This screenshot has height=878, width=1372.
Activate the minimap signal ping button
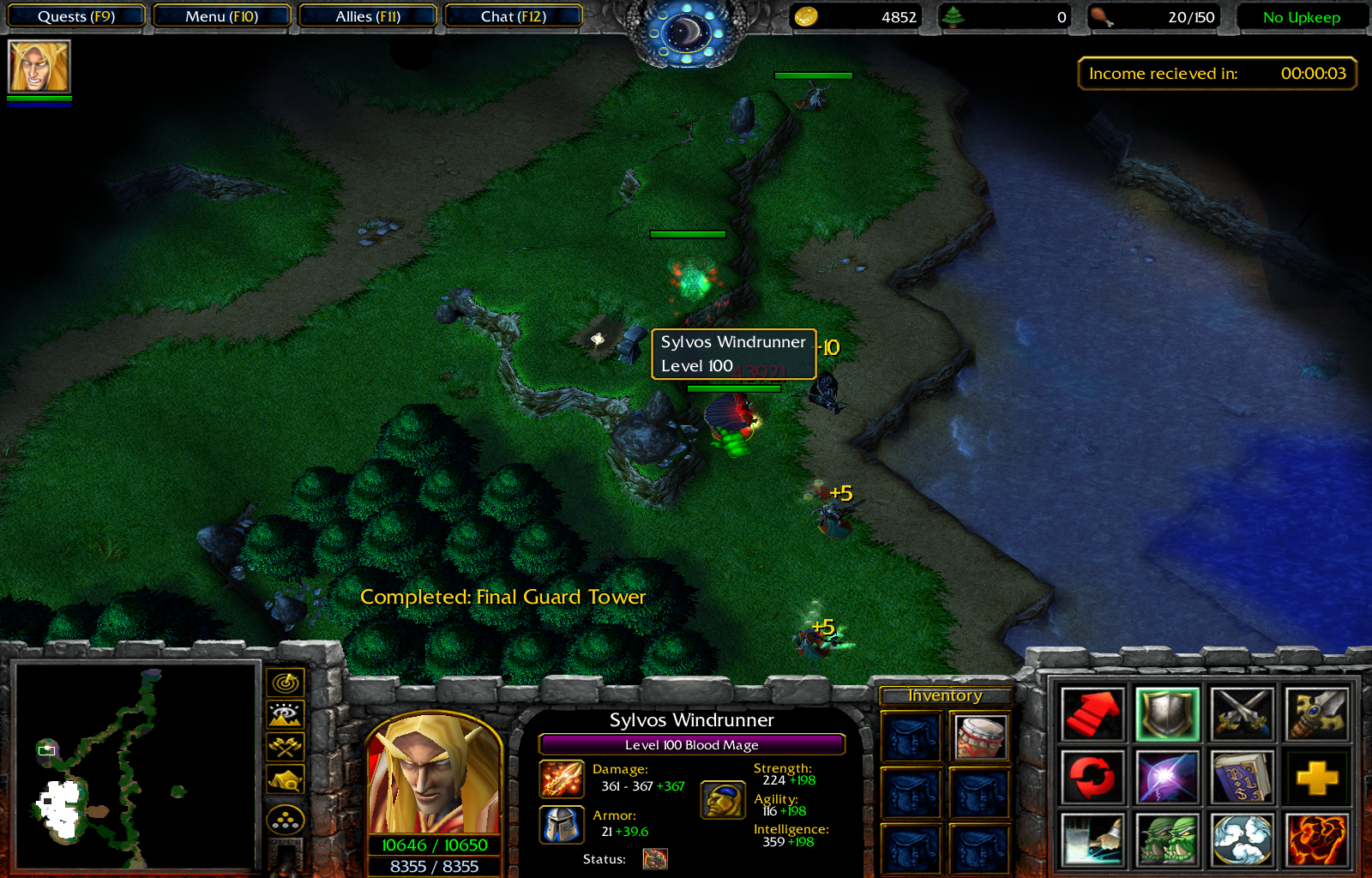pyautogui.click(x=286, y=683)
